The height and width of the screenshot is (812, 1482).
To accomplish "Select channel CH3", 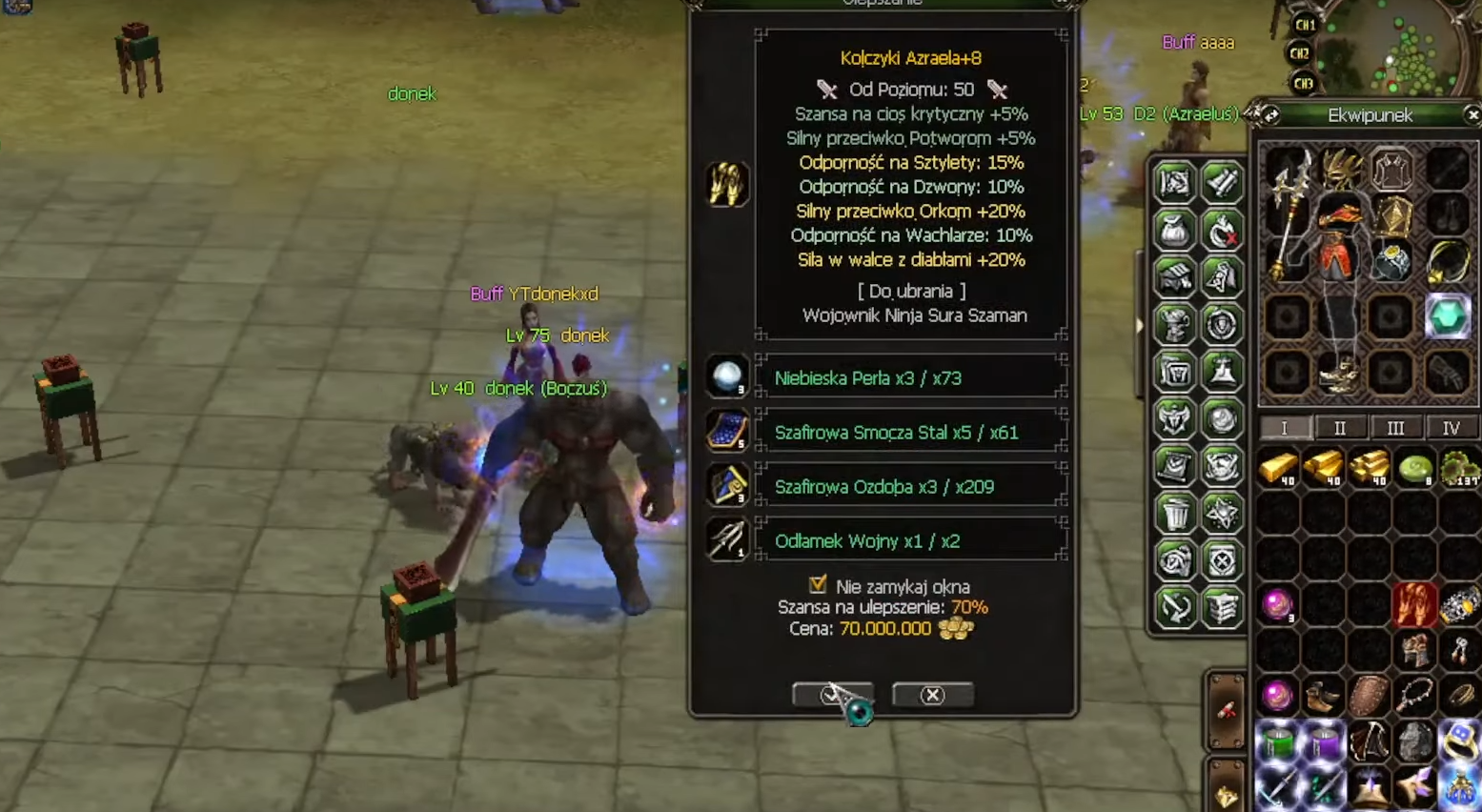I will pyautogui.click(x=1305, y=83).
